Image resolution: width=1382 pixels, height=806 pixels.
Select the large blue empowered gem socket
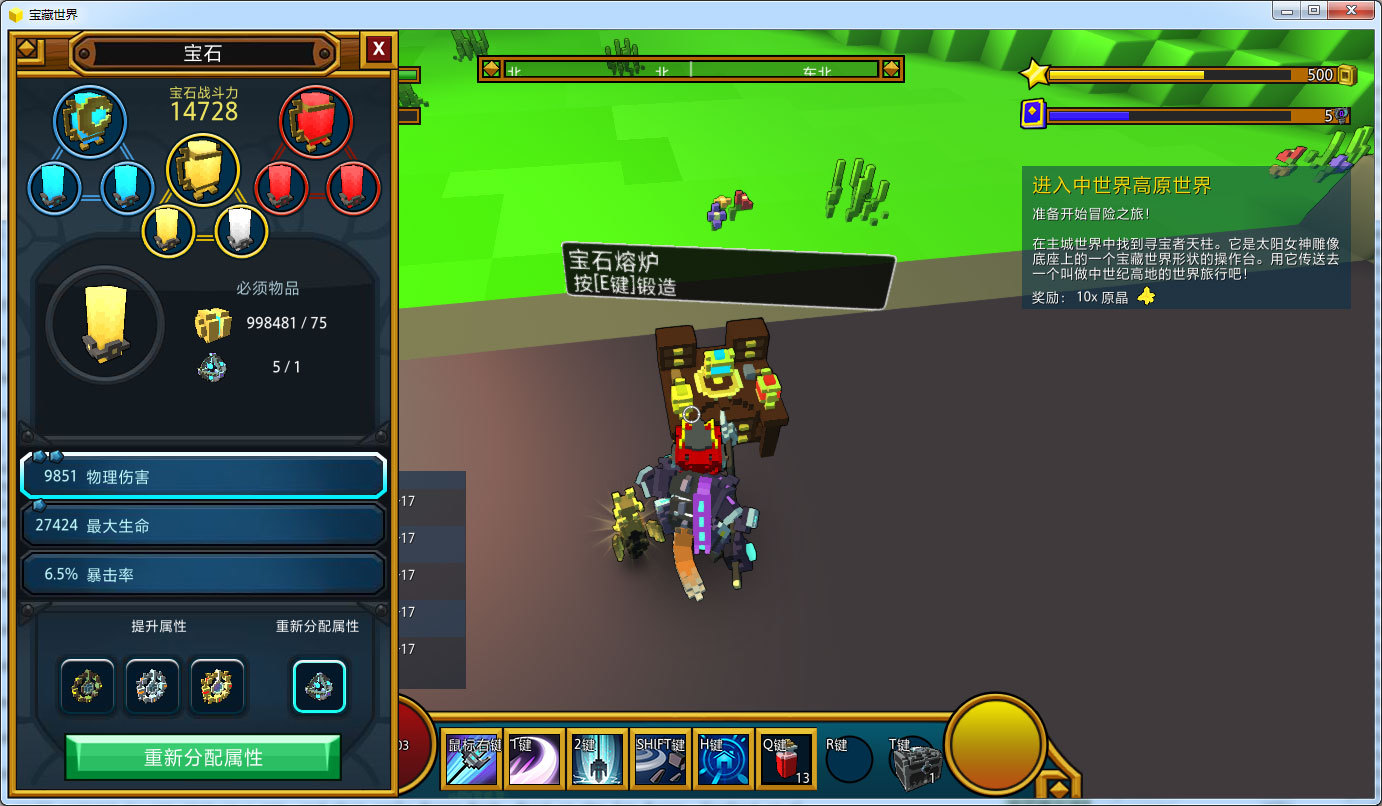(x=90, y=121)
